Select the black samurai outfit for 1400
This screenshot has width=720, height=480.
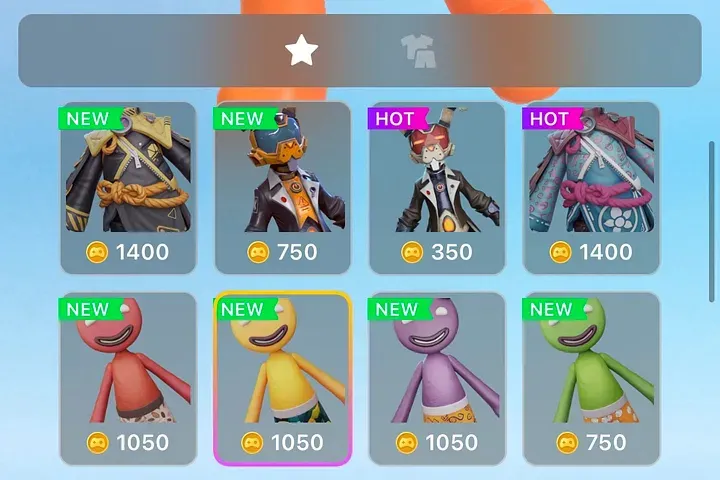[x=129, y=187]
